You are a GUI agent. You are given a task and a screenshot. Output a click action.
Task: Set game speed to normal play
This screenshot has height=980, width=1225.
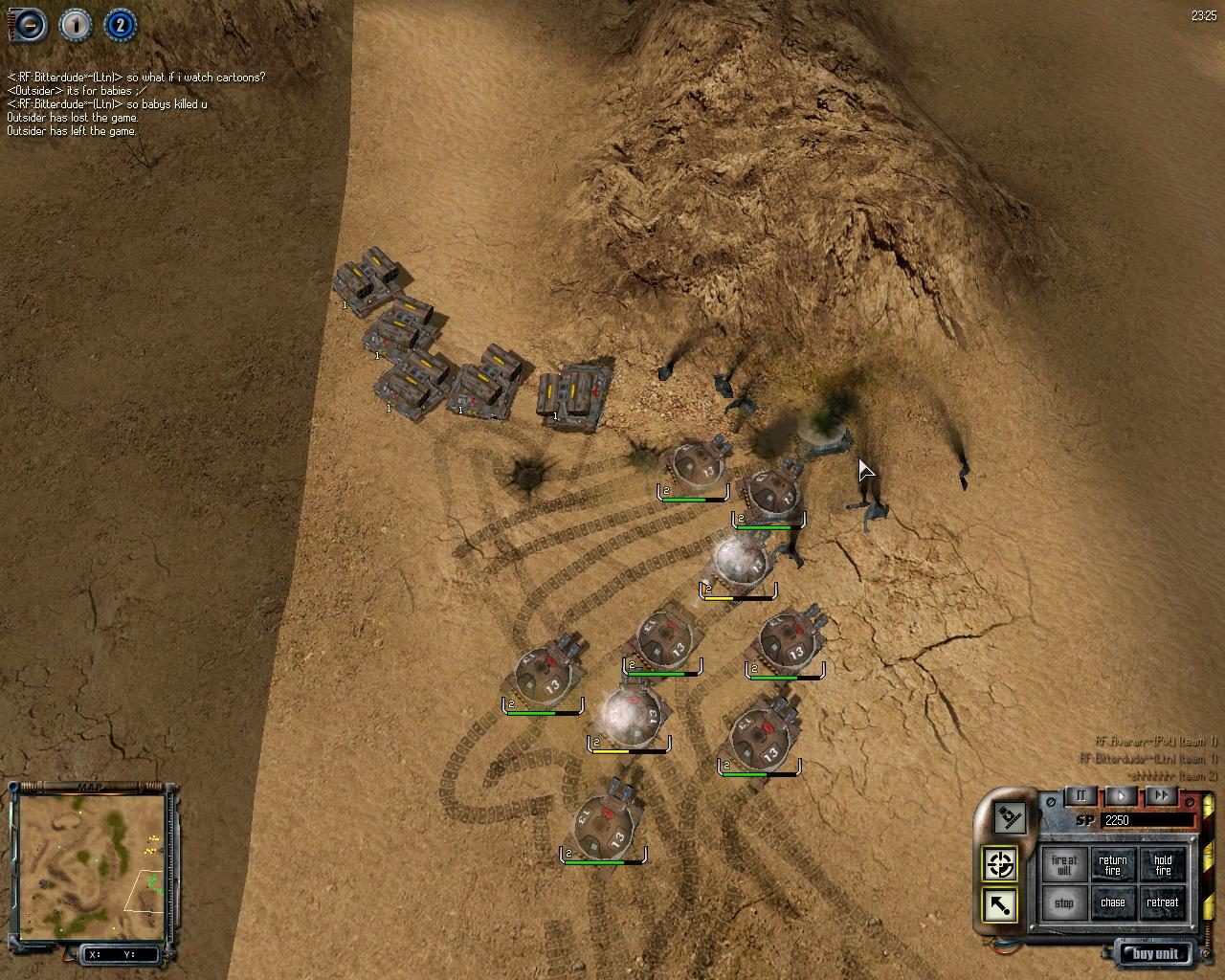[x=1121, y=796]
